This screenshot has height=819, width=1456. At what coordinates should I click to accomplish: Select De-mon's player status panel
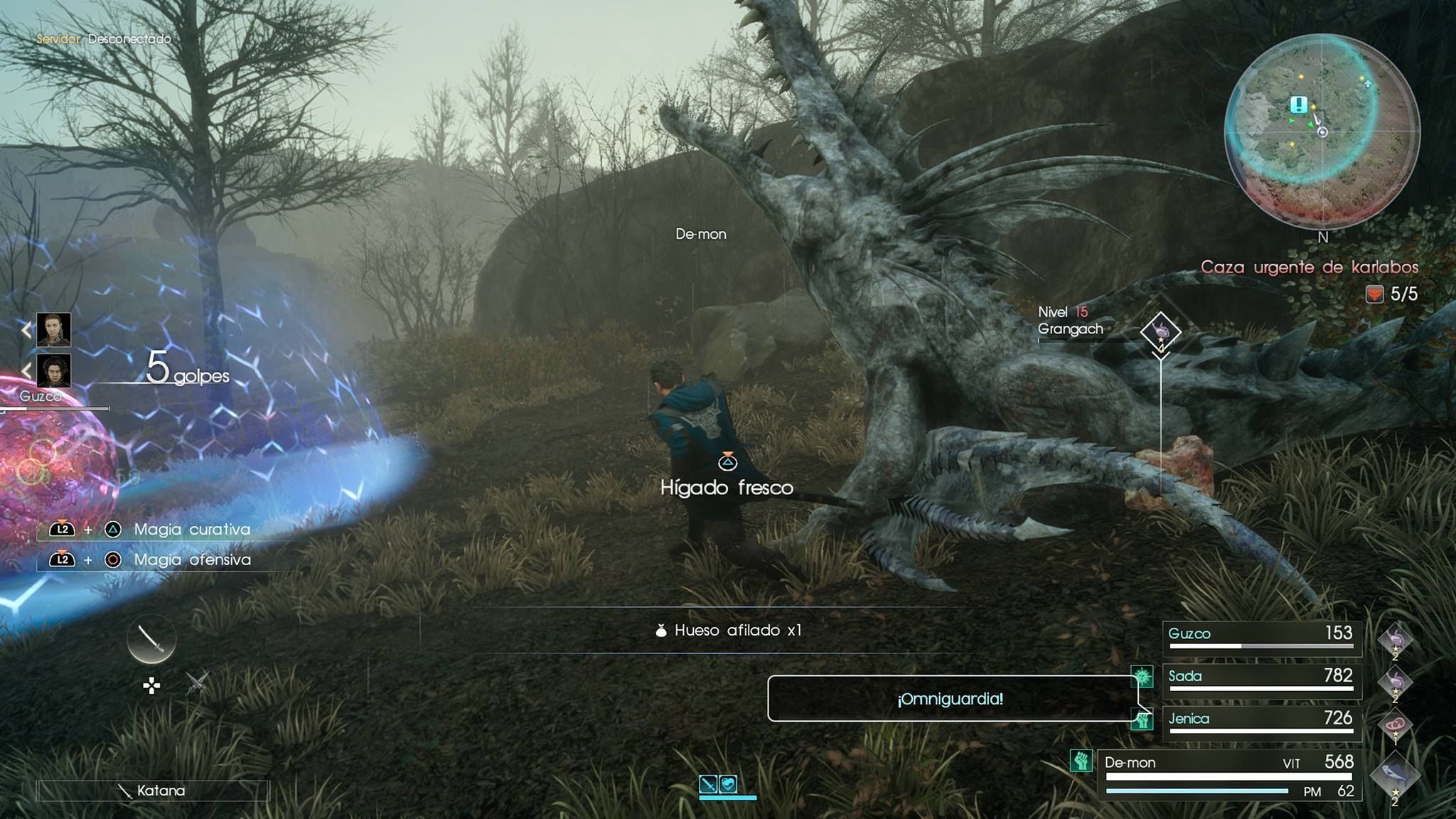(x=1229, y=775)
